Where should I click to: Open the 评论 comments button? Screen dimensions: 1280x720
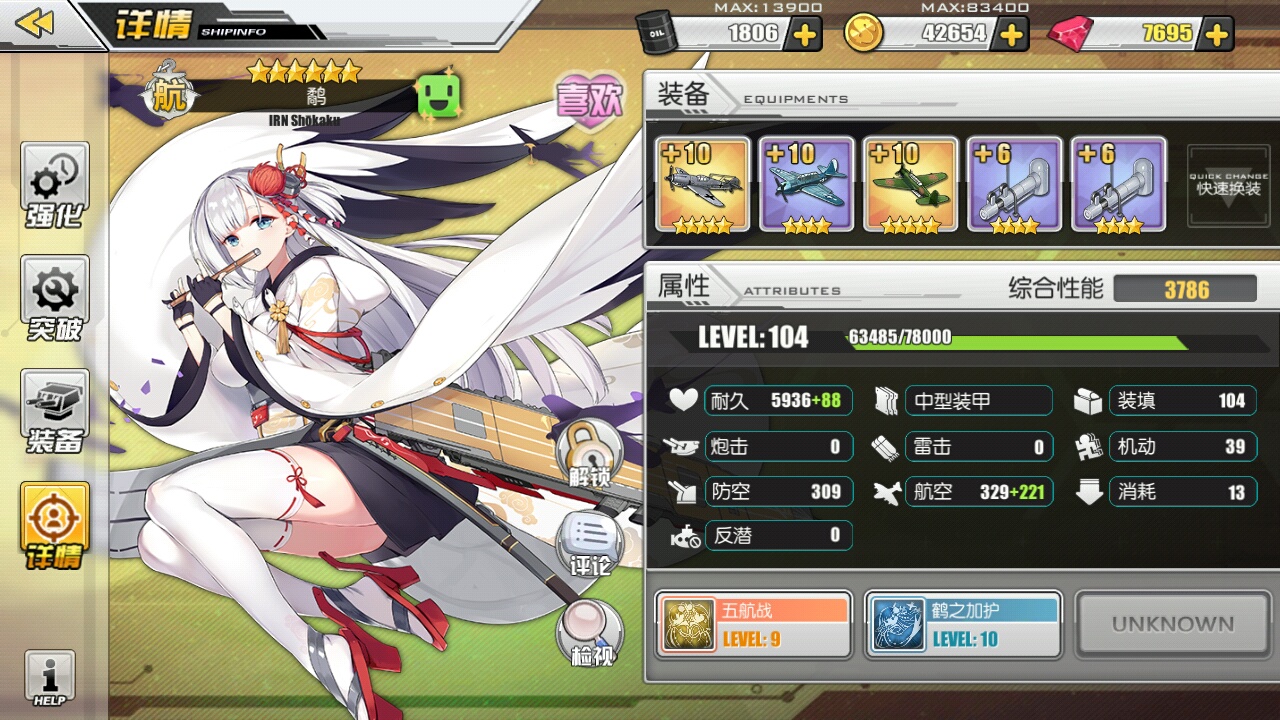tap(590, 546)
